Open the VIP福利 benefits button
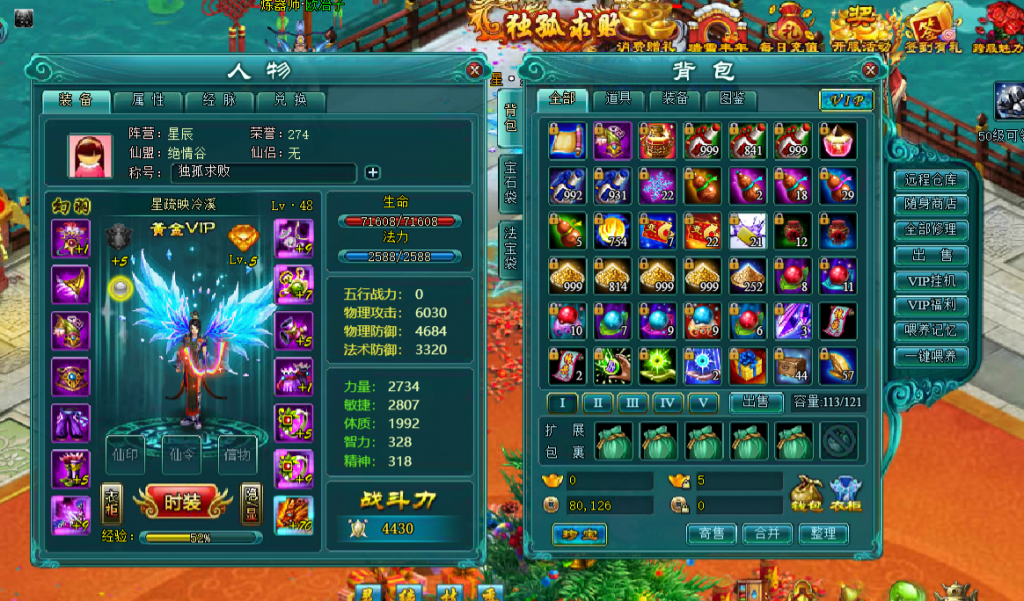Screen dimensions: 1024x601 click(x=931, y=306)
